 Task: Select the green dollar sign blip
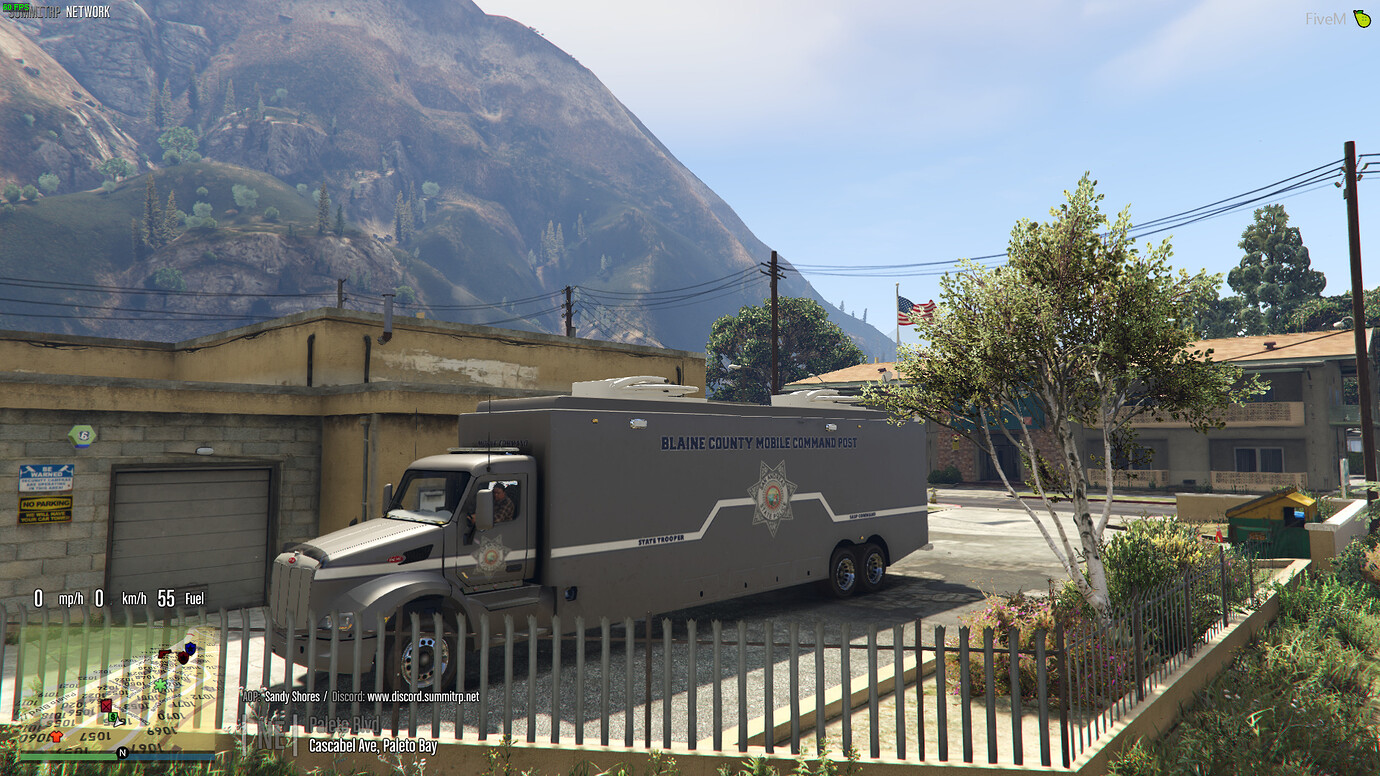113,717
